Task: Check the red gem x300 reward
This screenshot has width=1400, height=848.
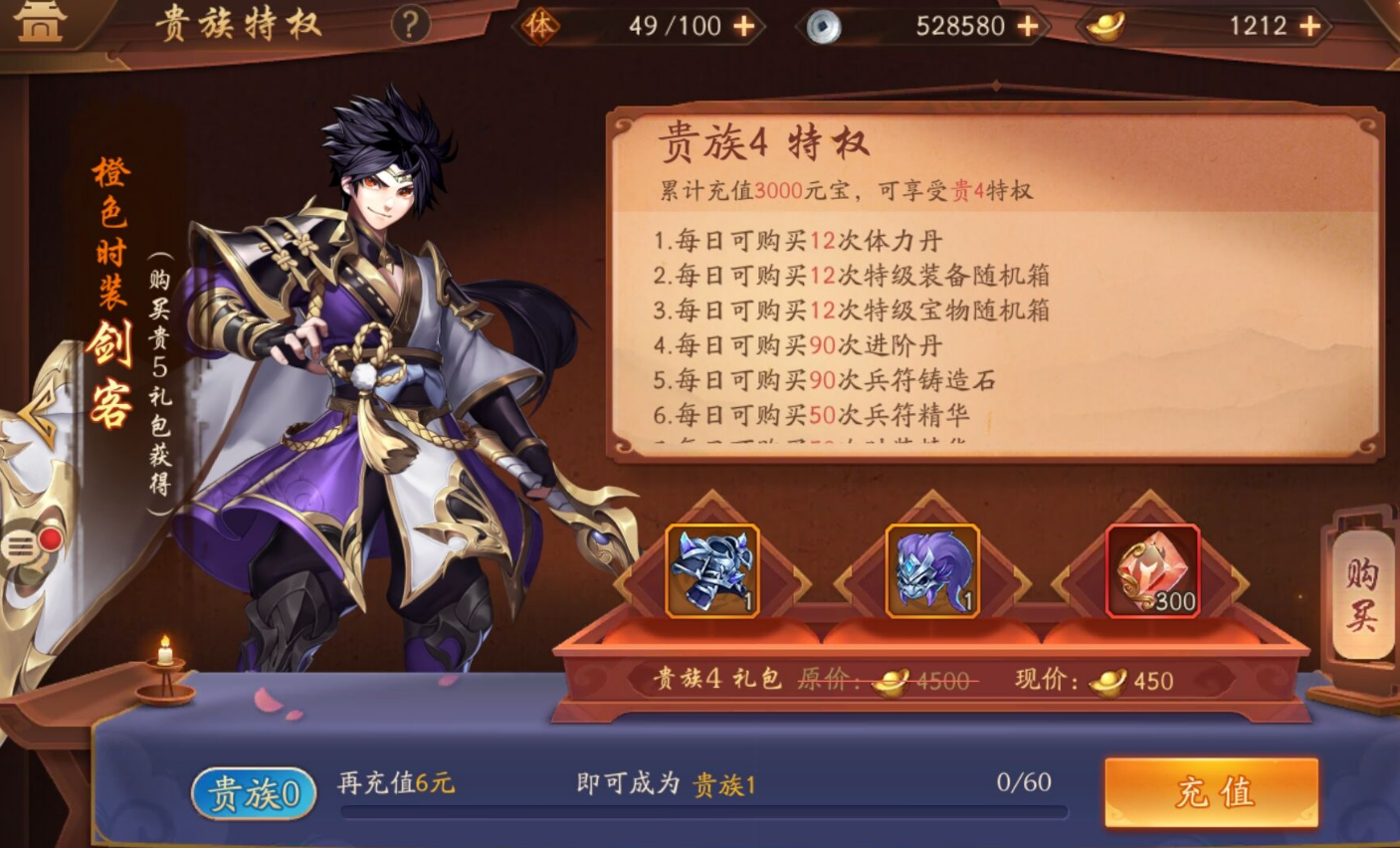Action: coord(1152,569)
